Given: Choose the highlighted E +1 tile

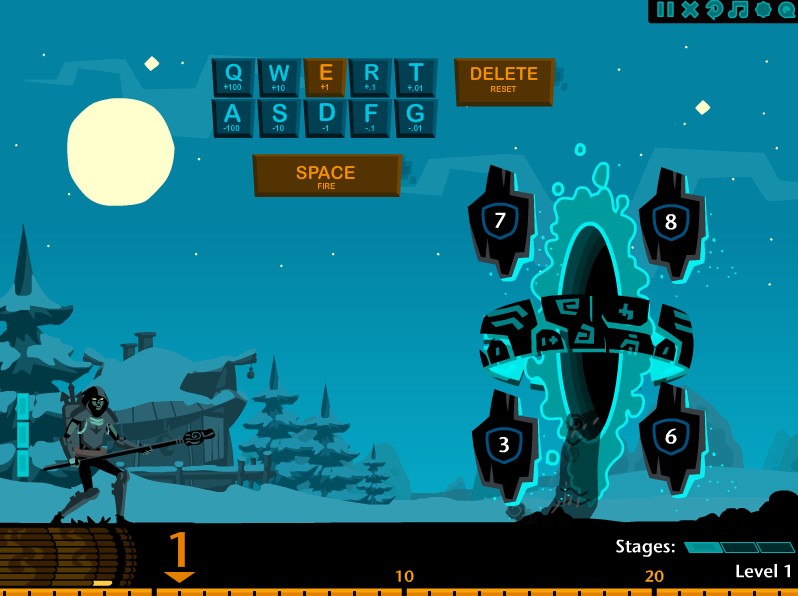Looking at the screenshot, I should (325, 77).
